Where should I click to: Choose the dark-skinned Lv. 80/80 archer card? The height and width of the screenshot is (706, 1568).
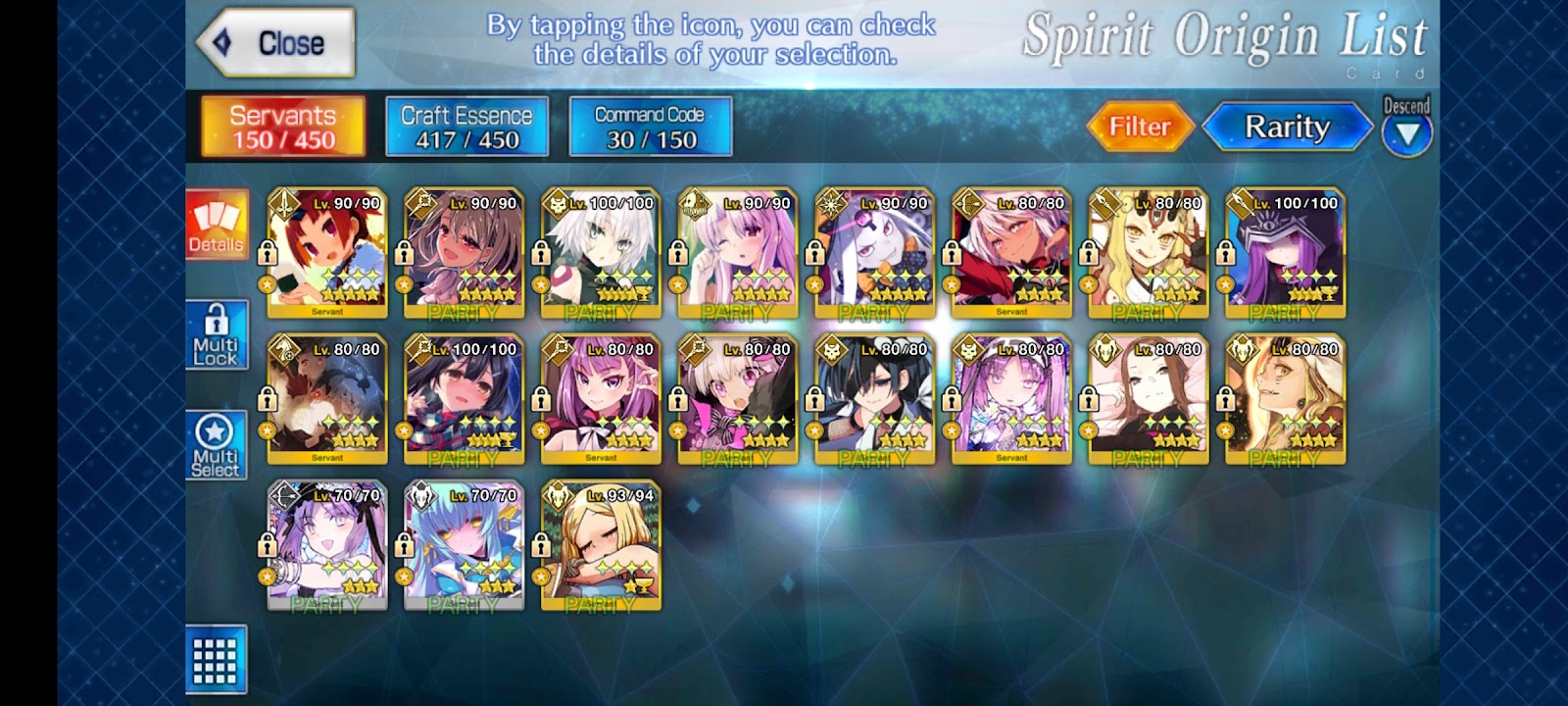tap(1011, 254)
